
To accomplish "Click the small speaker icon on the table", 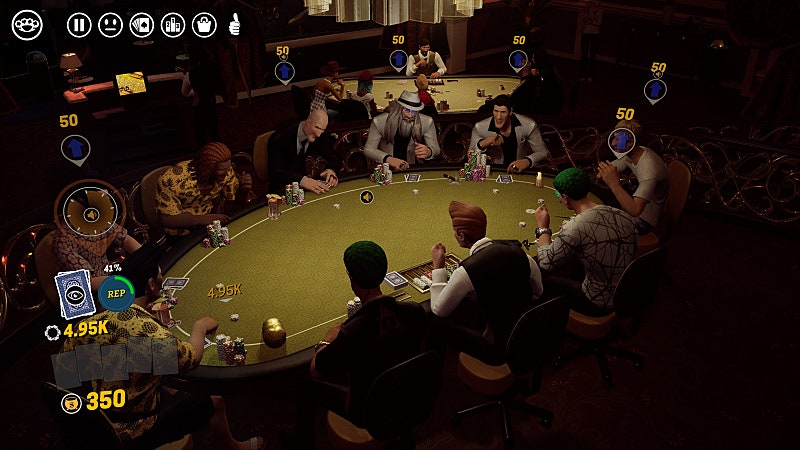I will pyautogui.click(x=367, y=197).
